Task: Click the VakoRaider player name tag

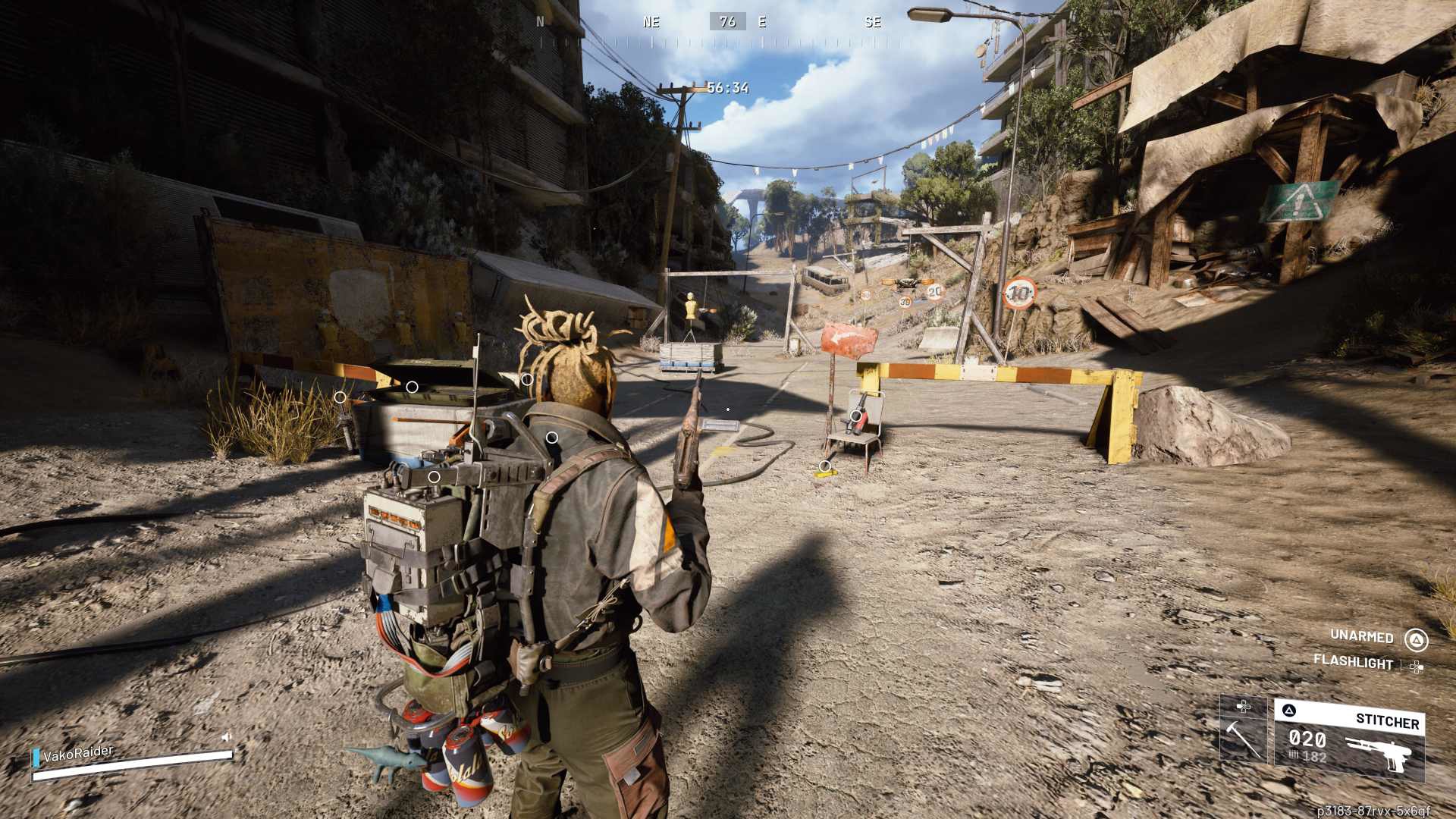Action: click(78, 754)
